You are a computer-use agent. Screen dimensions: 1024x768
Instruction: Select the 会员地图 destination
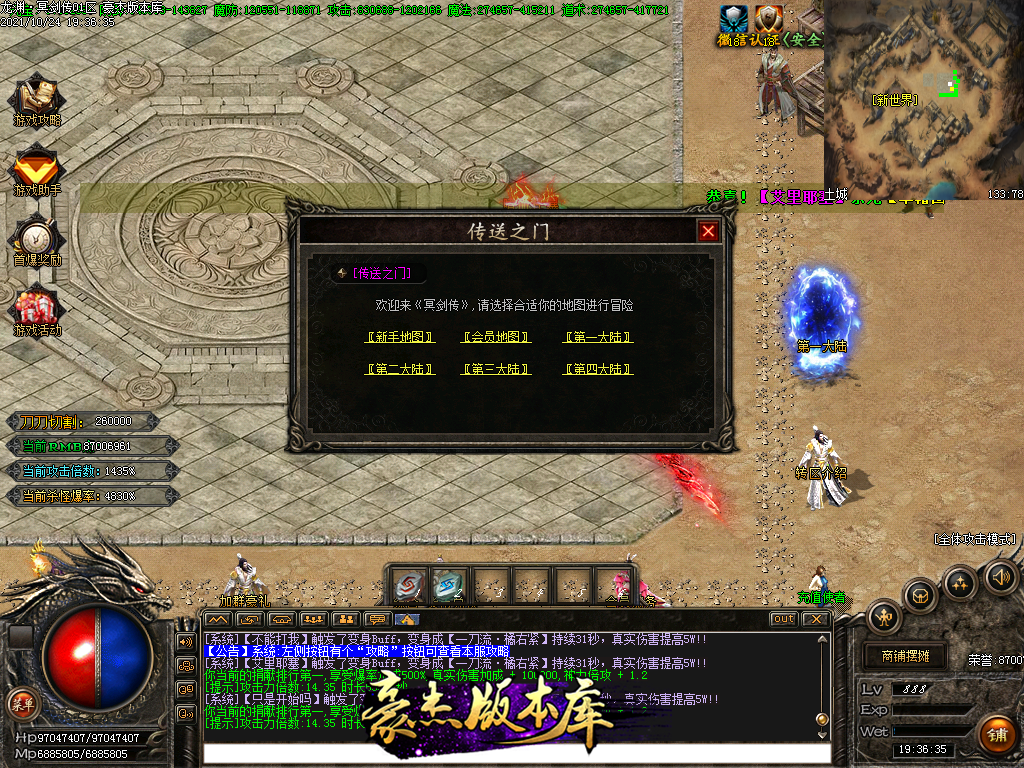tap(496, 338)
